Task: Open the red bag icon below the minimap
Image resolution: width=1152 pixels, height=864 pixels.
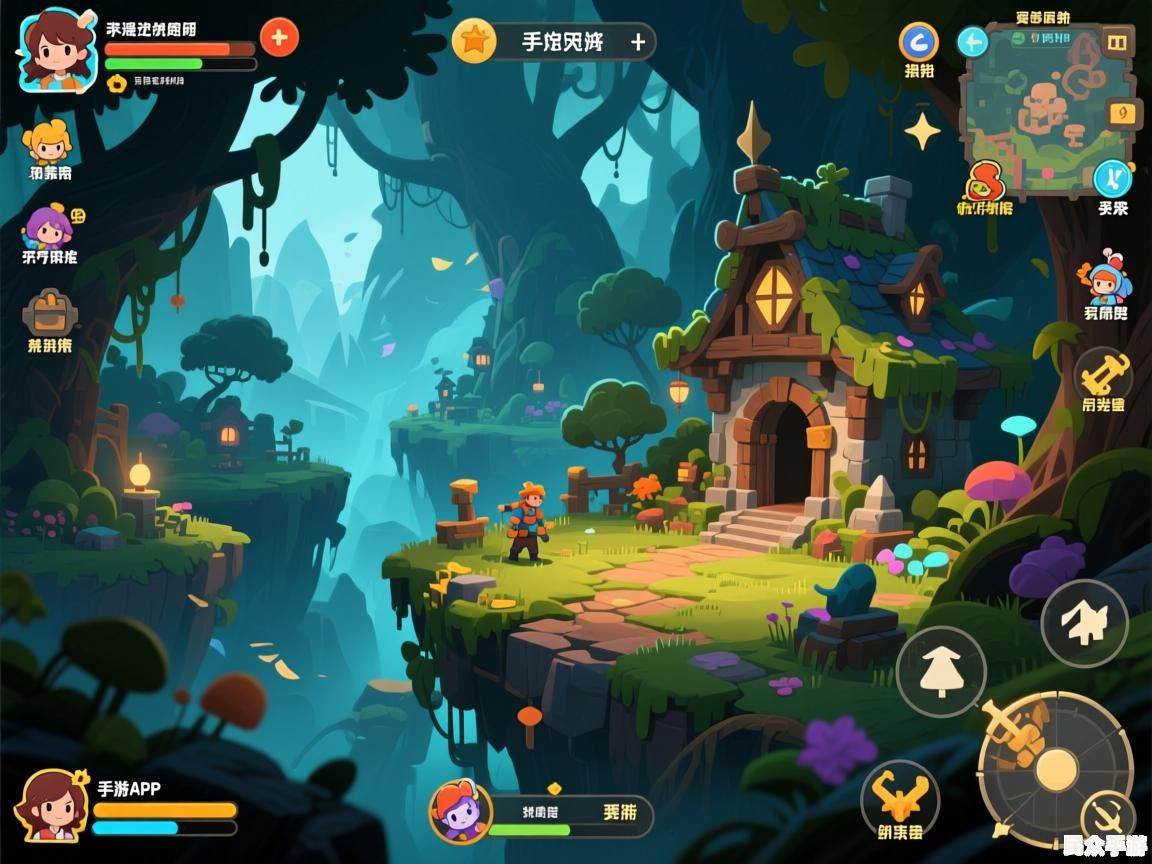Action: coord(985,183)
